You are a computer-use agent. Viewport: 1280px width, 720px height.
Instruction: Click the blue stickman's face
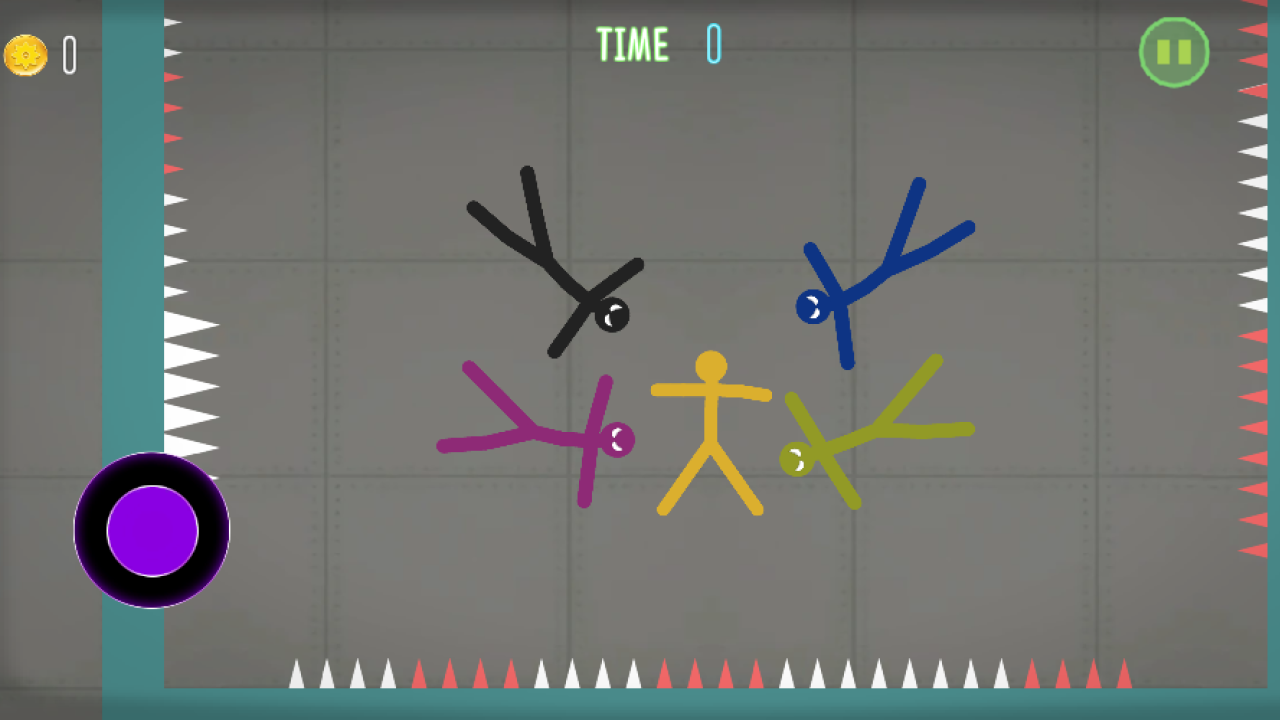click(812, 305)
